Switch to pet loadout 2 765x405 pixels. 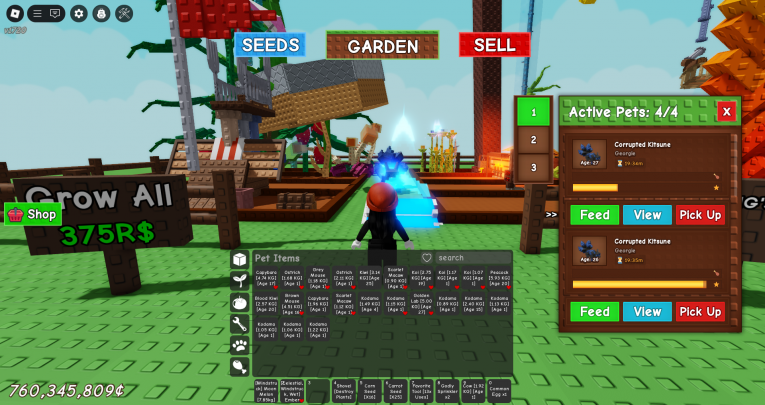pos(533,140)
